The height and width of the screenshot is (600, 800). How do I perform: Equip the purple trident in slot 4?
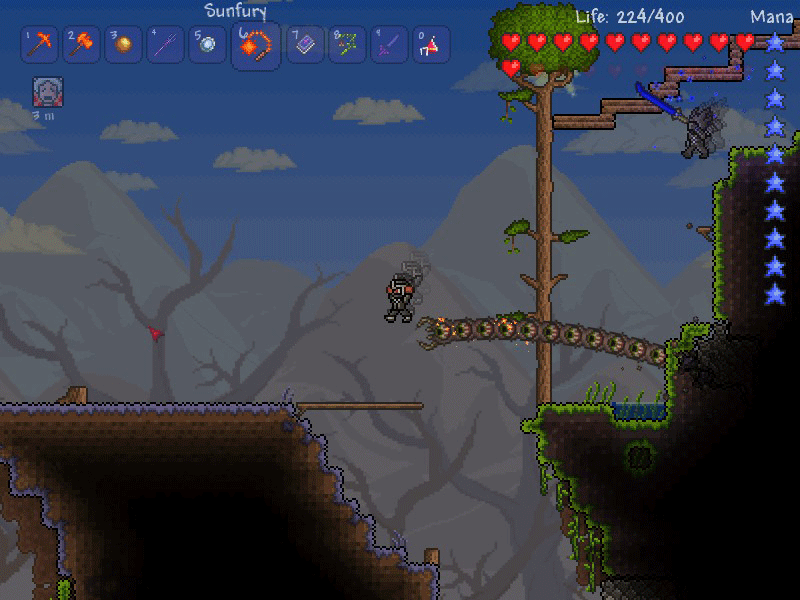[x=165, y=44]
